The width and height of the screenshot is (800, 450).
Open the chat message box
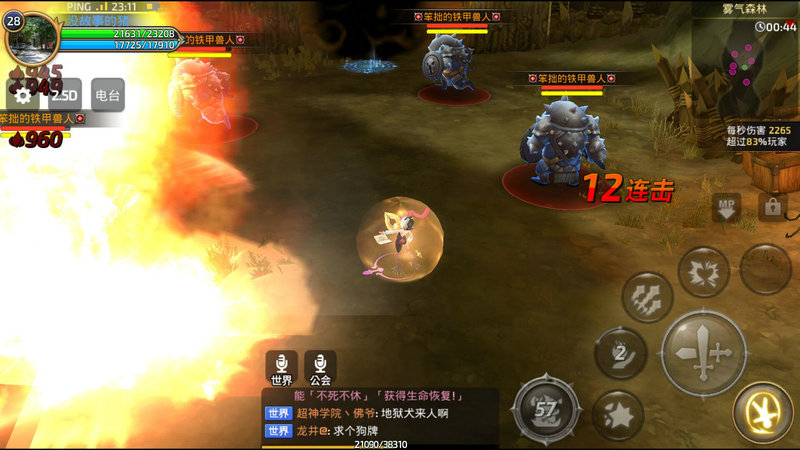[x=380, y=412]
